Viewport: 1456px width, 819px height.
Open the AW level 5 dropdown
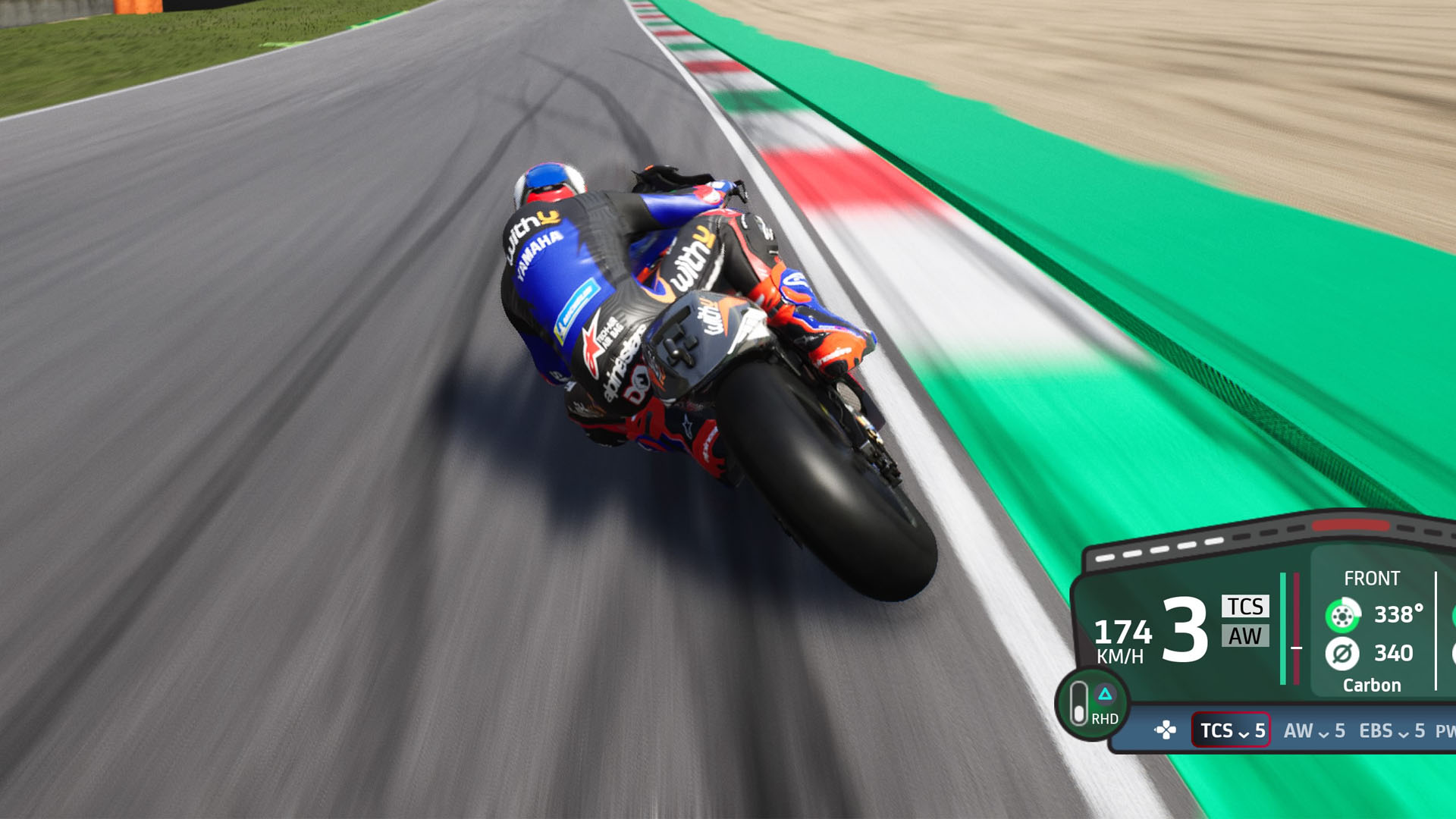coord(1314,732)
